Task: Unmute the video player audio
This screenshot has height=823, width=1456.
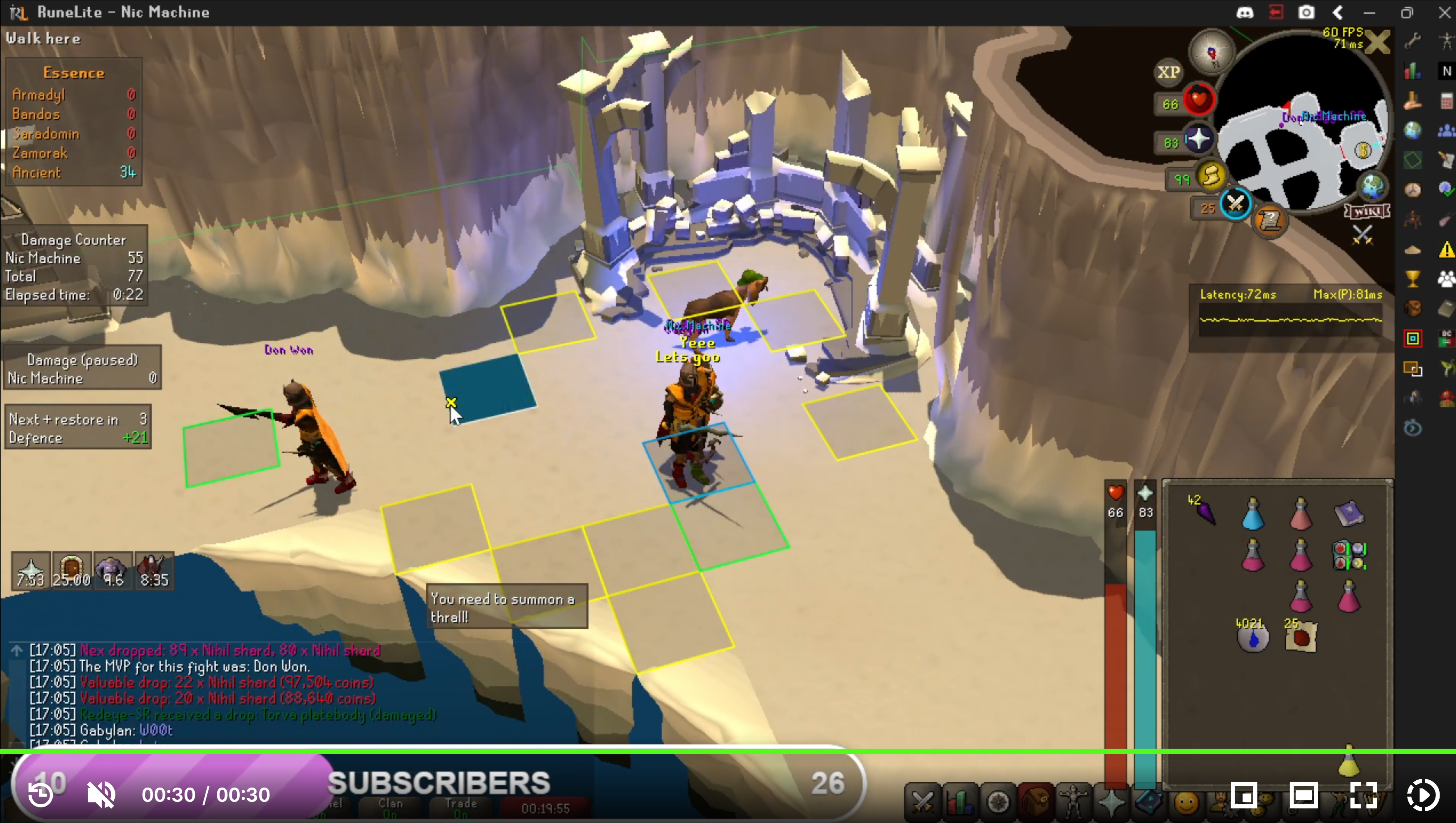Action: (x=101, y=795)
